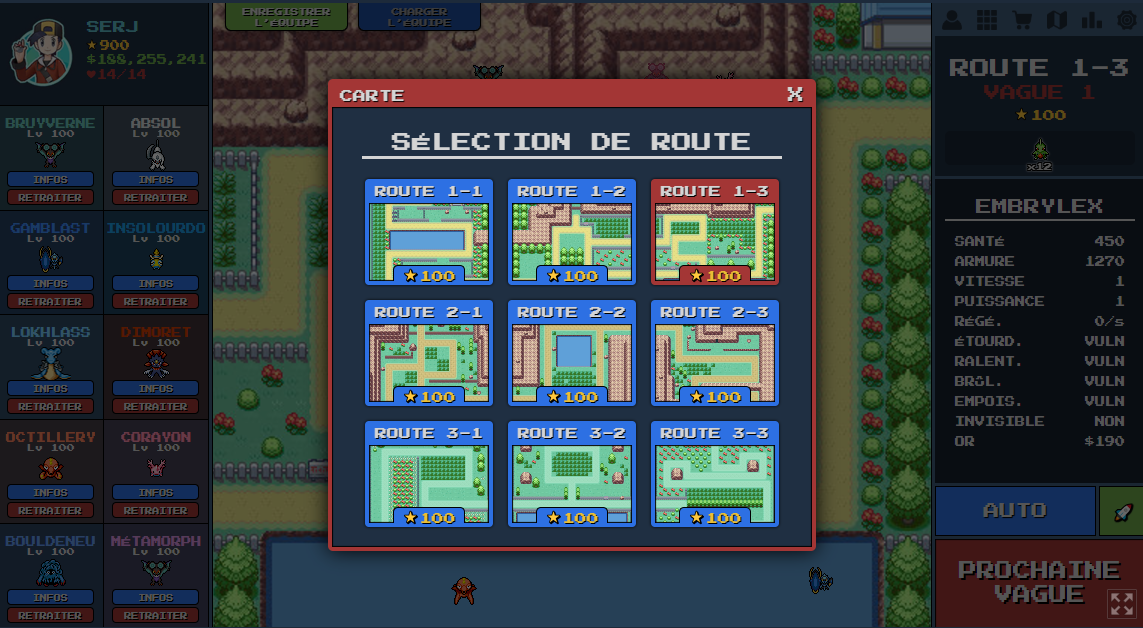
Task: Toggle the AUTO wave button
Action: (1015, 511)
